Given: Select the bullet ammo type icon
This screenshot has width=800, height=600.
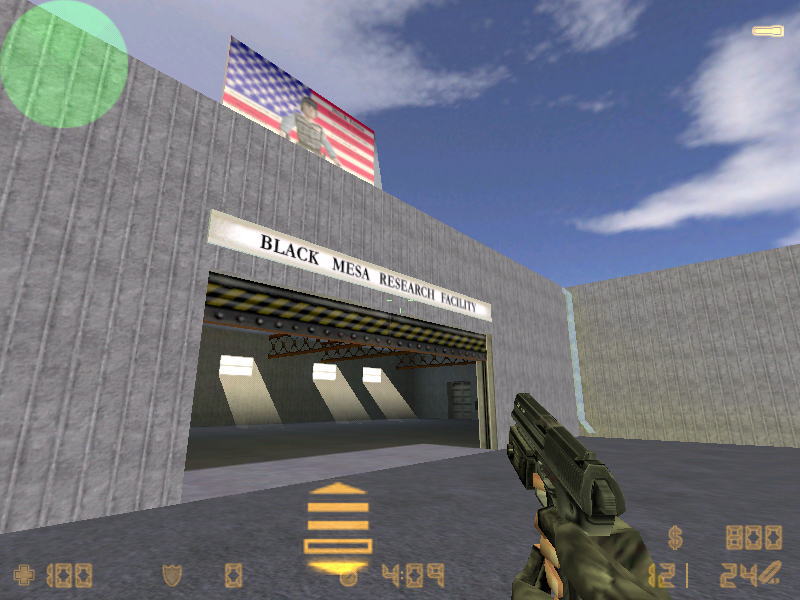Looking at the screenshot, I should 768,574.
